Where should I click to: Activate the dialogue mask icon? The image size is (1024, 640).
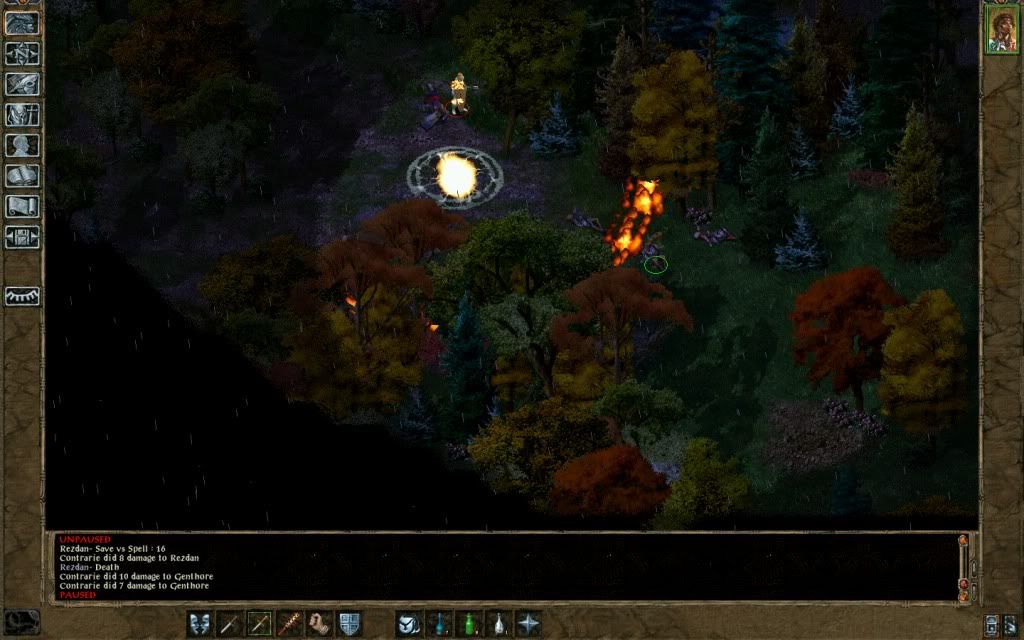pos(200,623)
